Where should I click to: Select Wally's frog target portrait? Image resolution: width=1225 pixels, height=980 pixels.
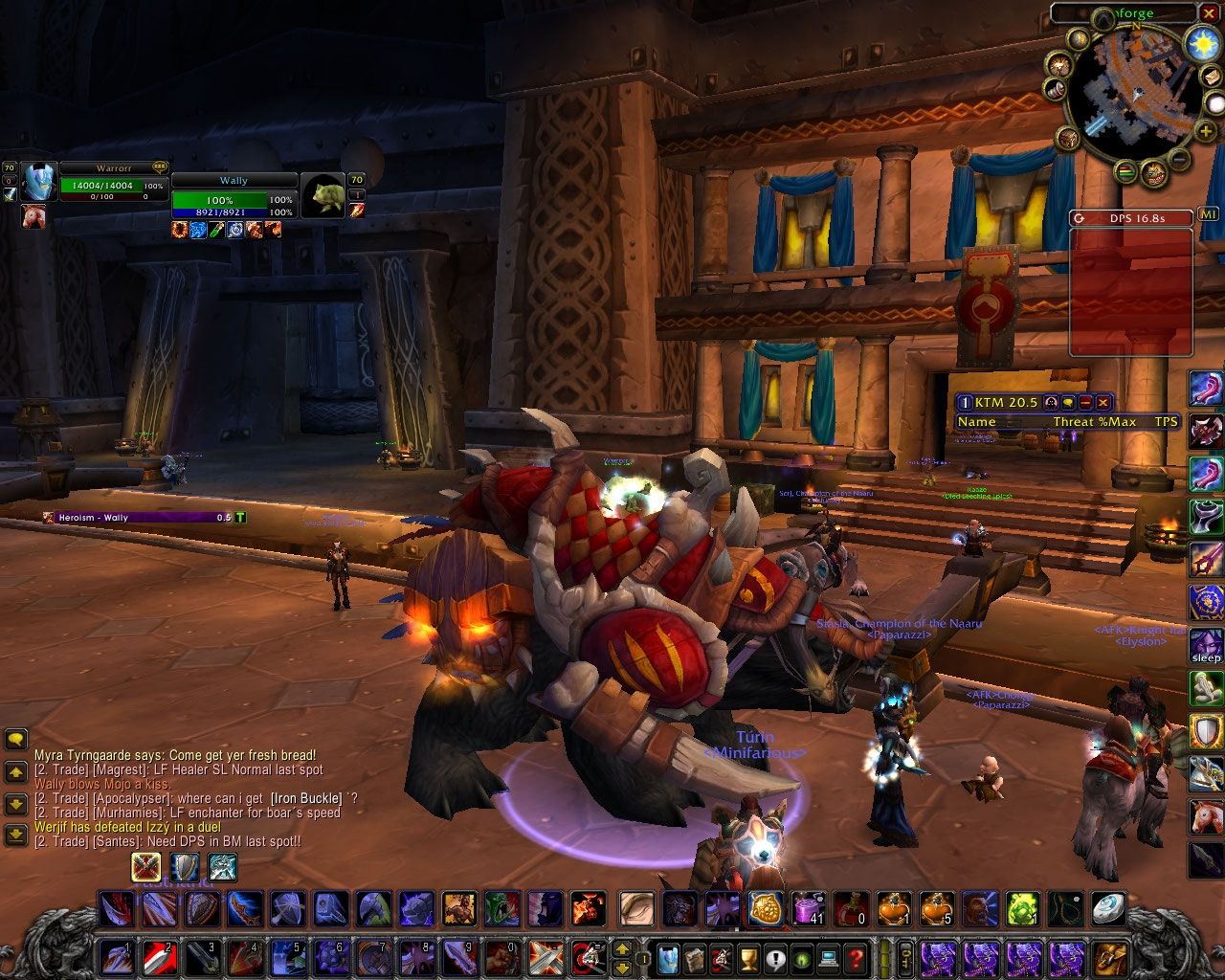(x=323, y=195)
